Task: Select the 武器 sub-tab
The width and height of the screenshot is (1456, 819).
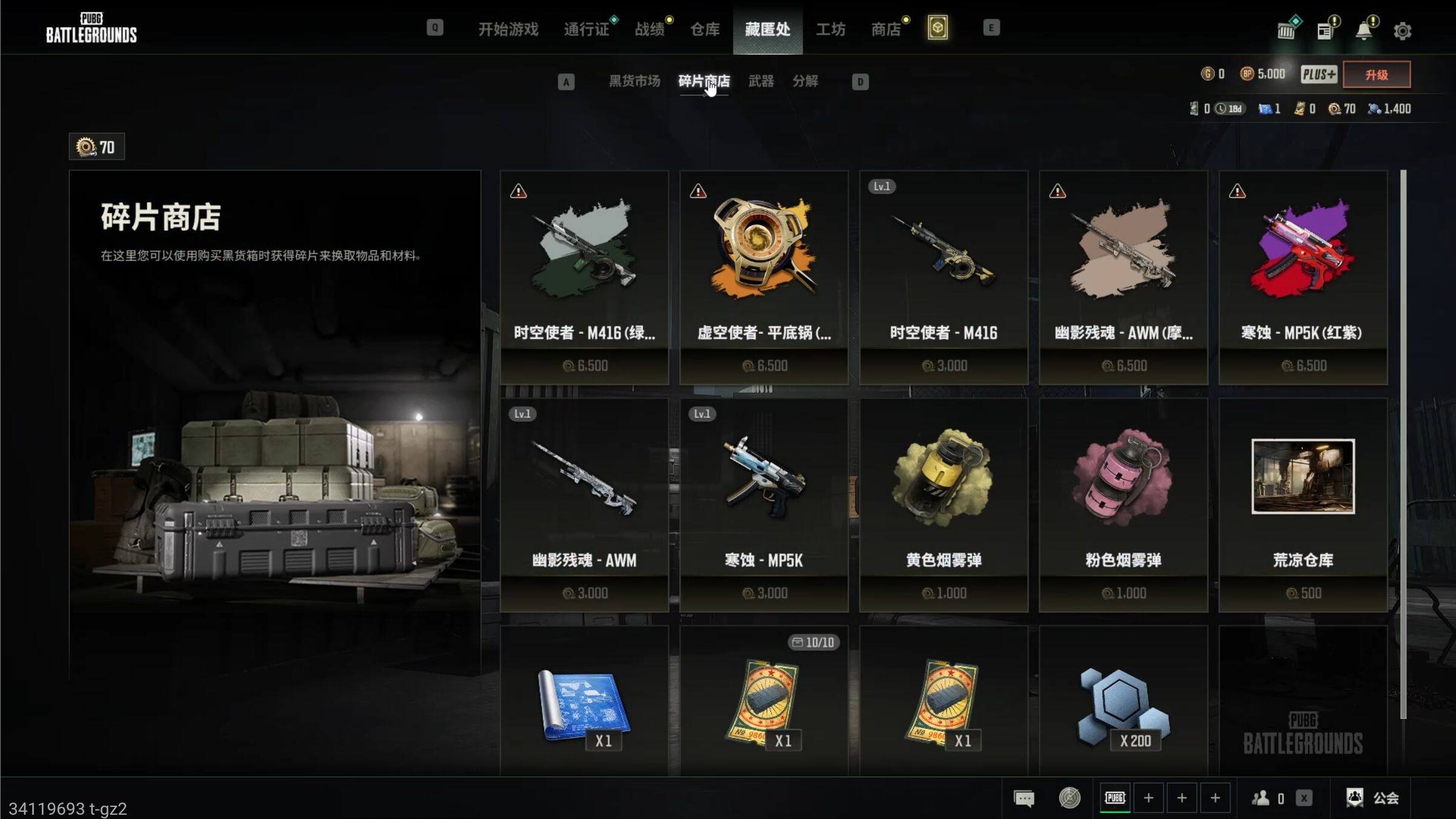Action: click(761, 81)
